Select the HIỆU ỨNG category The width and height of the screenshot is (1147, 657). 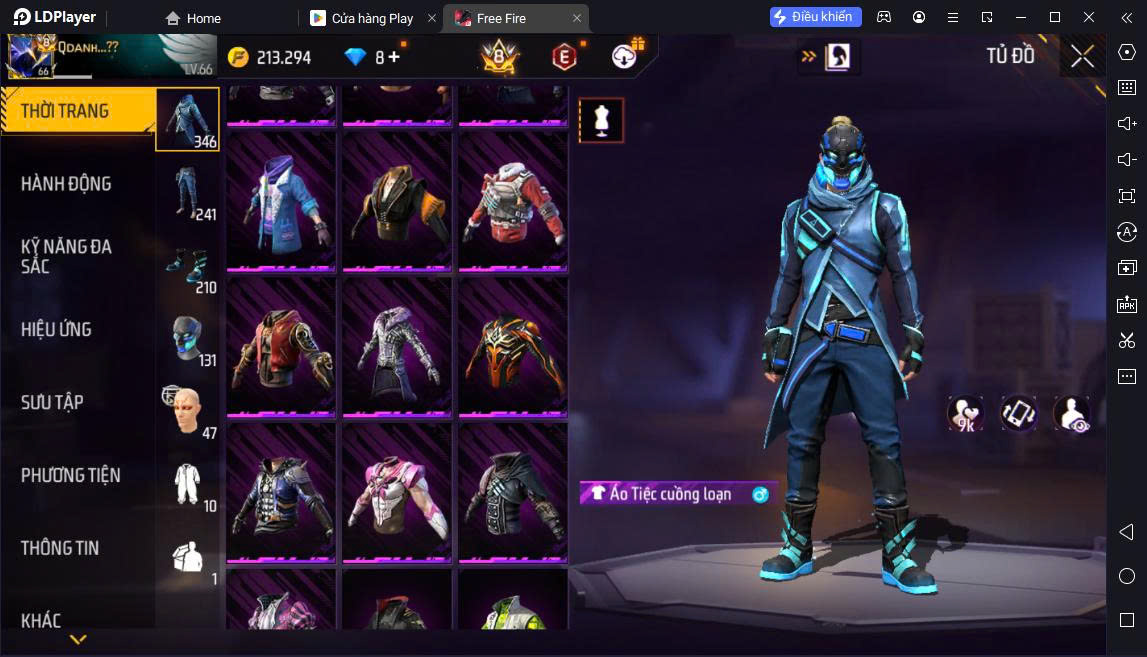coord(56,329)
